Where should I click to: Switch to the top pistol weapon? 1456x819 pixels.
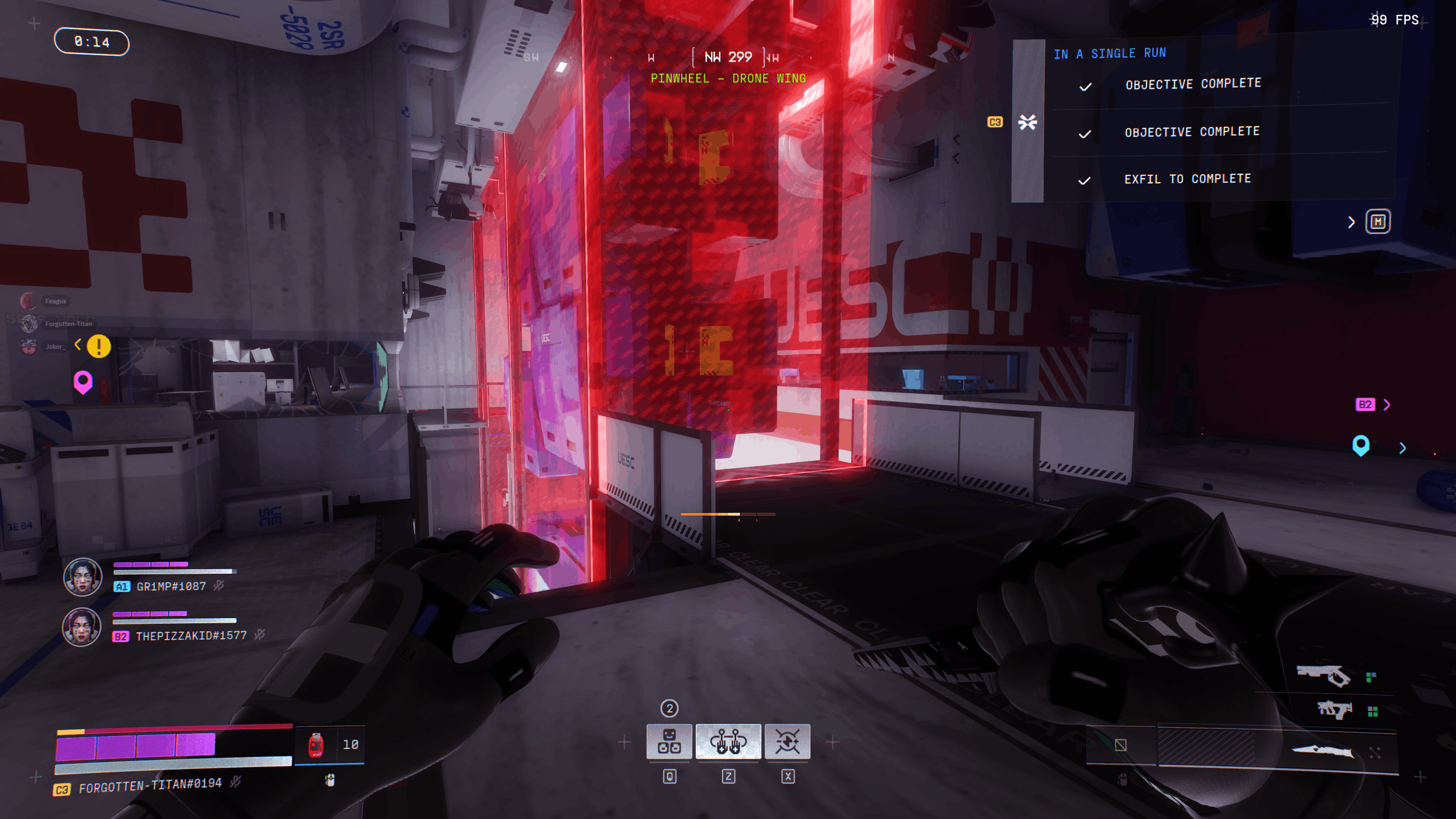1323,676
